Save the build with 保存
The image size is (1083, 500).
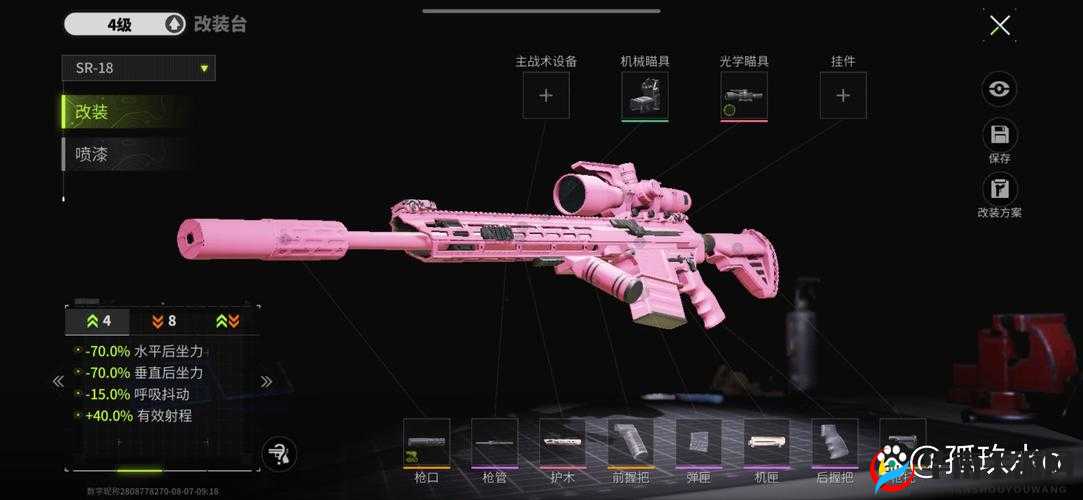tap(999, 136)
